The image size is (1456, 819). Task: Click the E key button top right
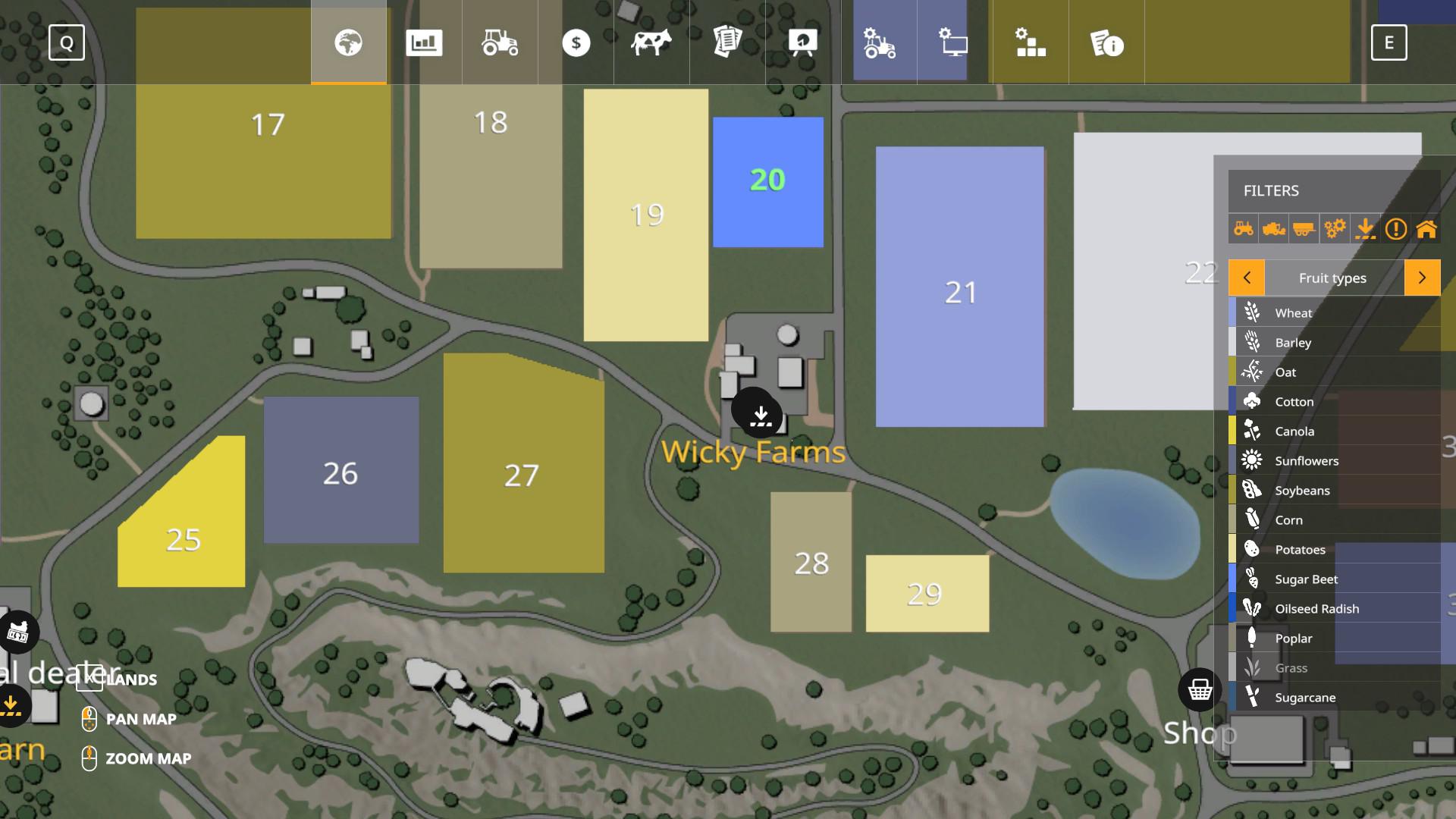pyautogui.click(x=1390, y=43)
